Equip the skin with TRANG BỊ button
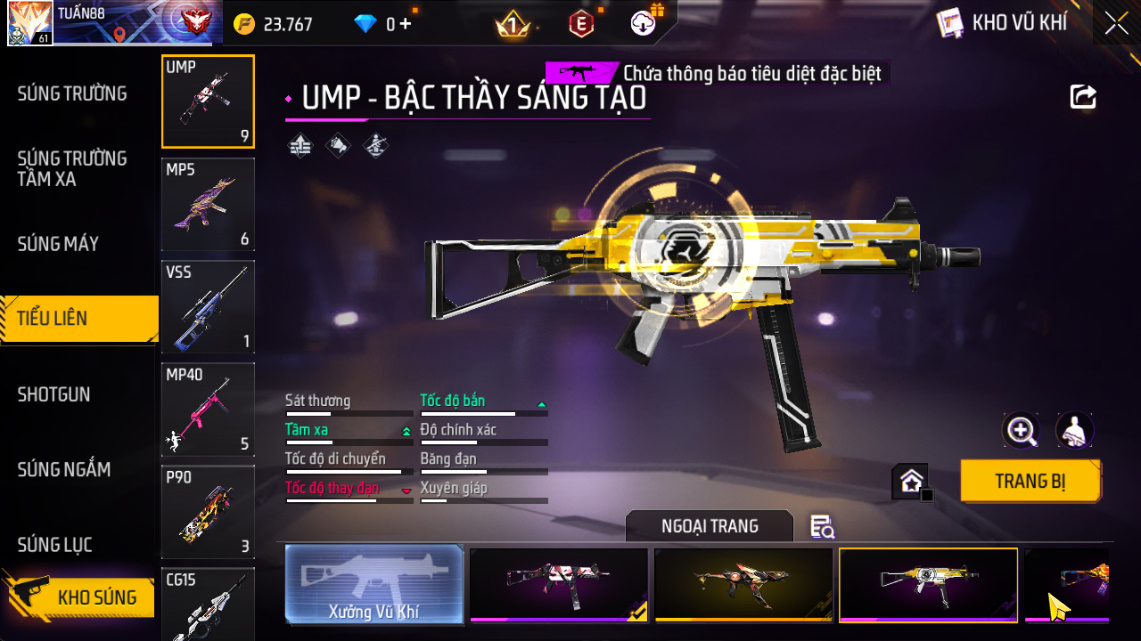The image size is (1141, 641). (x=1030, y=481)
